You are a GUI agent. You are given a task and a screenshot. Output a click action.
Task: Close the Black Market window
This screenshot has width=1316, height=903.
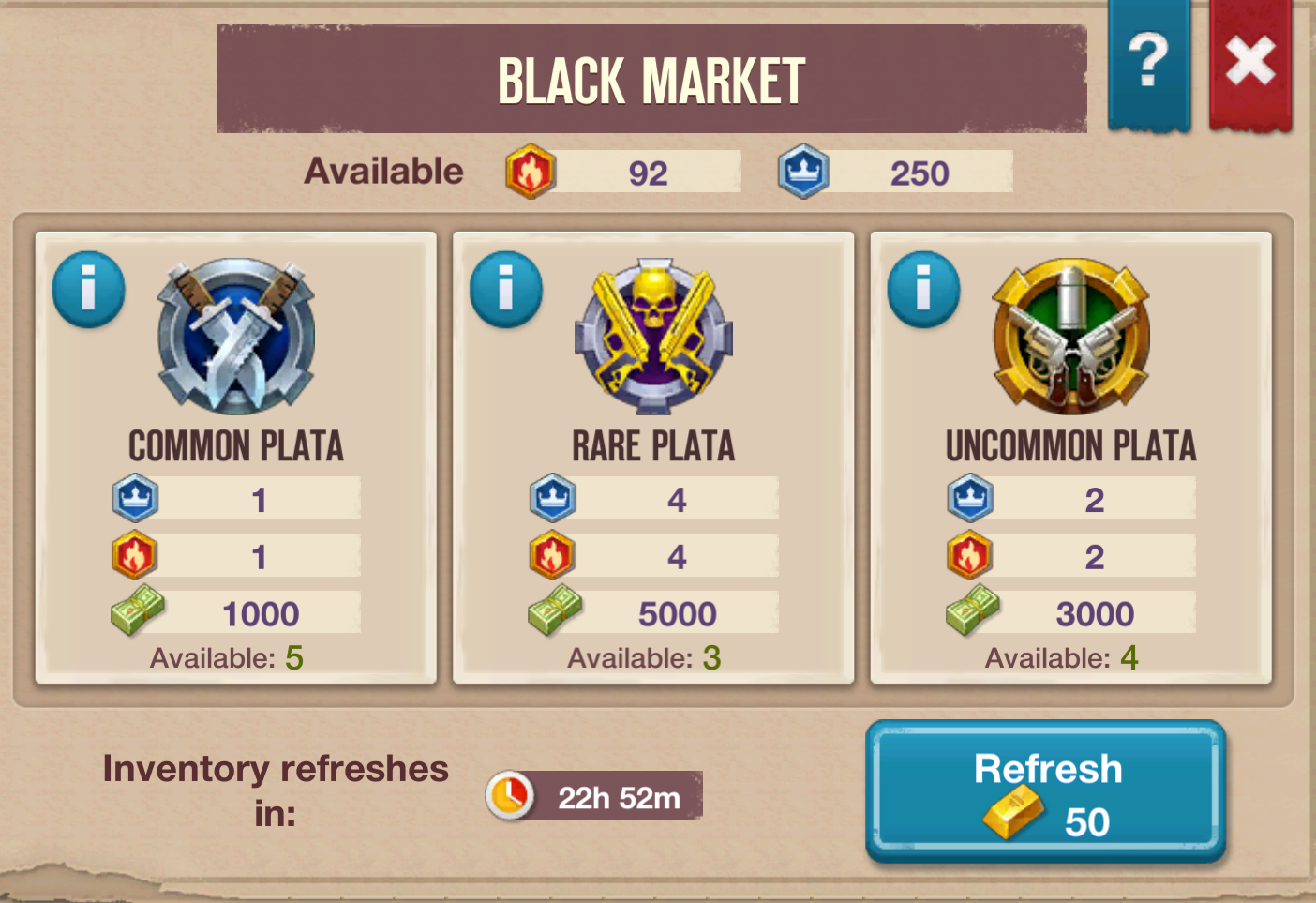[x=1250, y=64]
